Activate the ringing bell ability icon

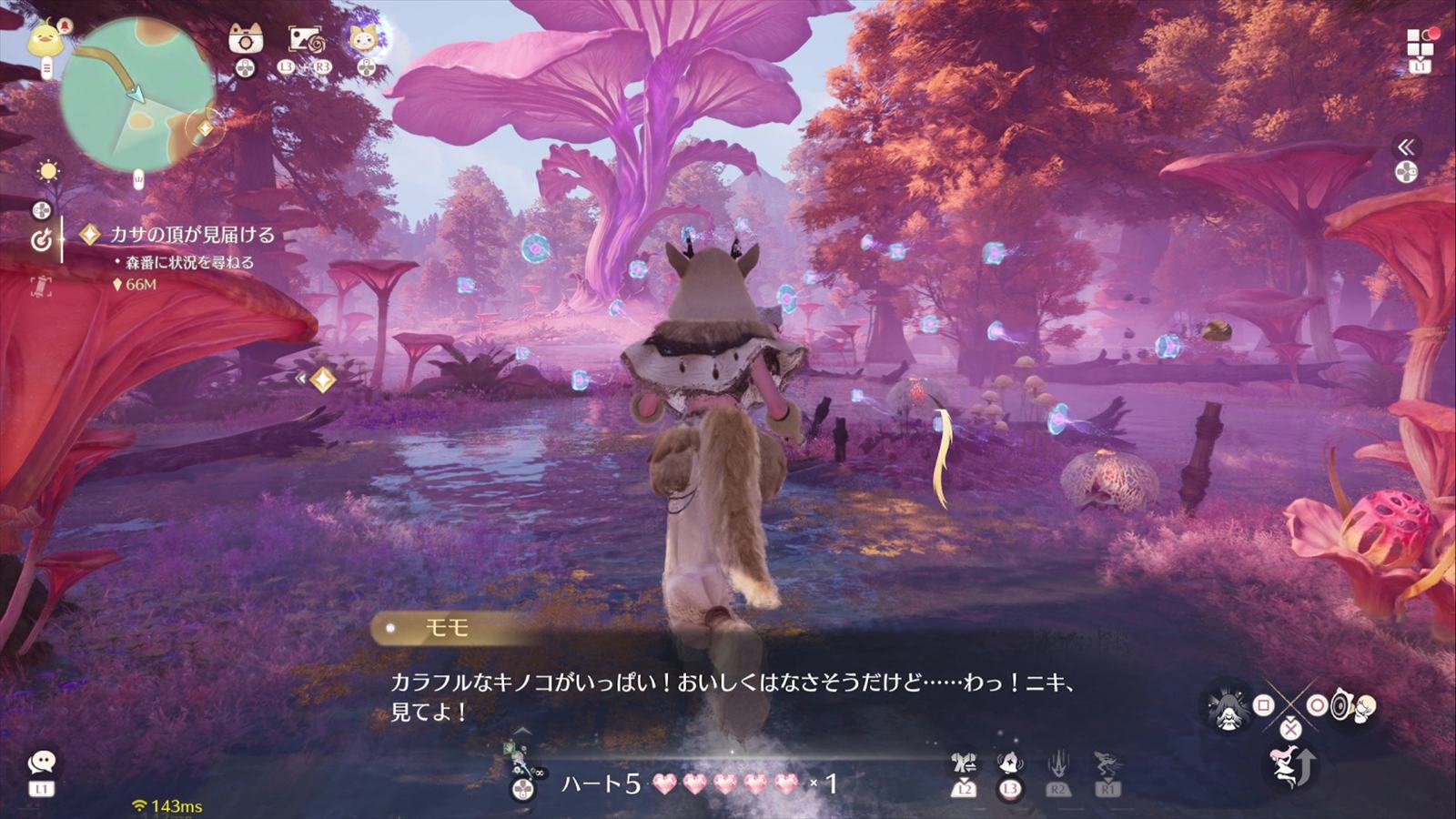(x=1009, y=763)
